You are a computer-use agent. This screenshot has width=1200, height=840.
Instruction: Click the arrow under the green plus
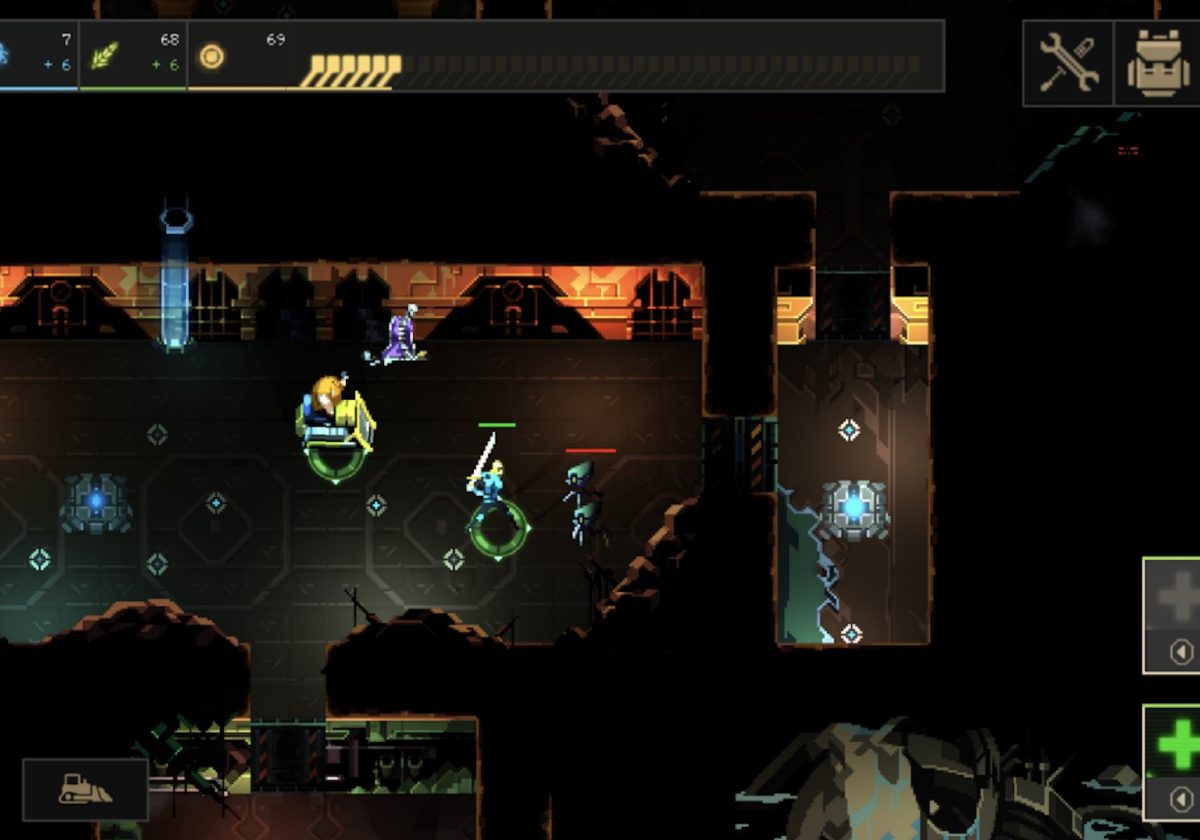(1181, 800)
